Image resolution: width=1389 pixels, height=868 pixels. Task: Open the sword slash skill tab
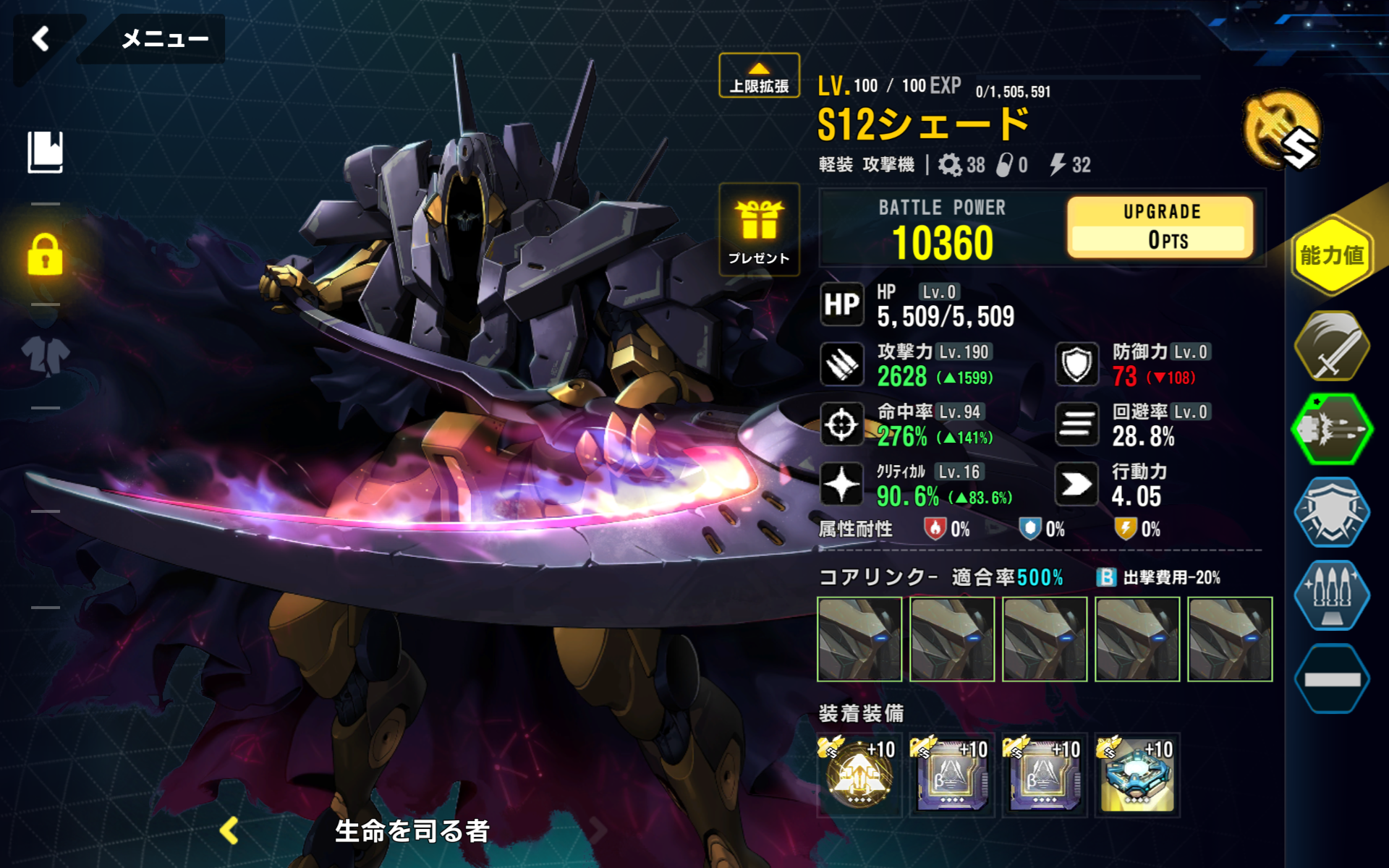tap(1331, 346)
